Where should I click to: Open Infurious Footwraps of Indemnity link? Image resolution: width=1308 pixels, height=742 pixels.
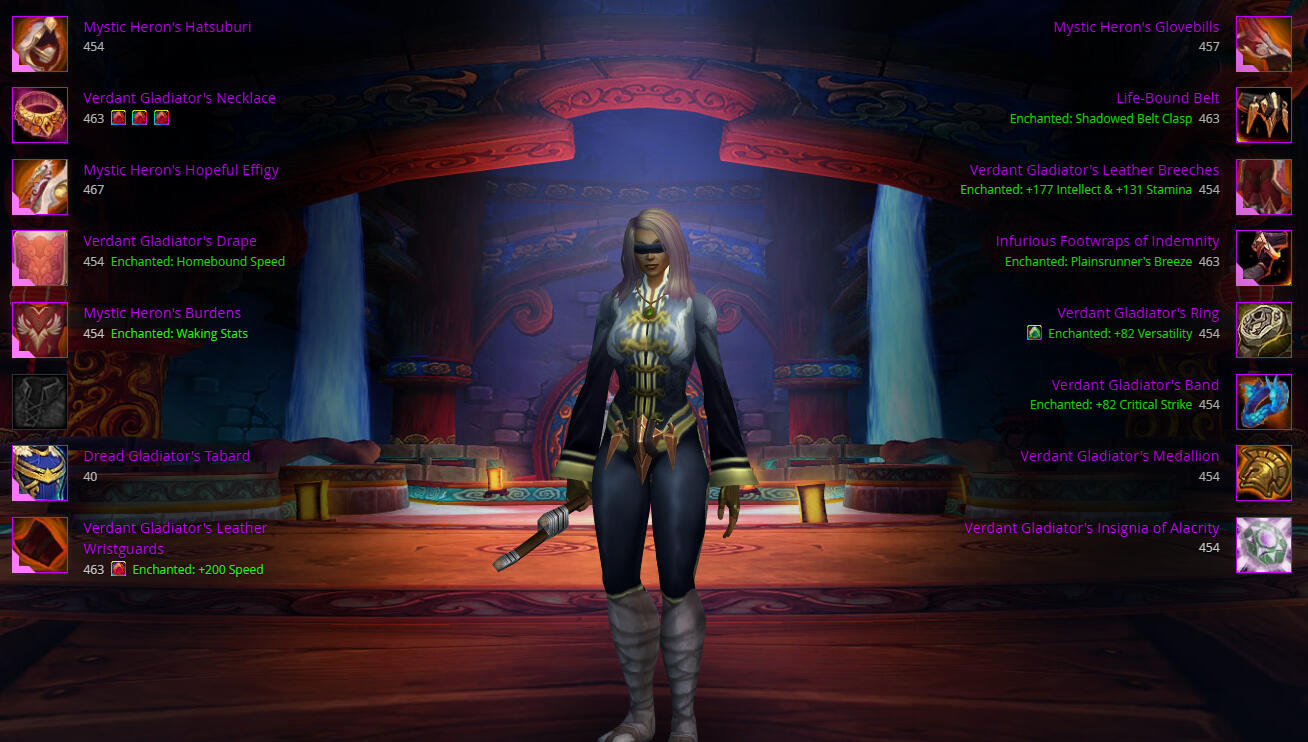1107,241
